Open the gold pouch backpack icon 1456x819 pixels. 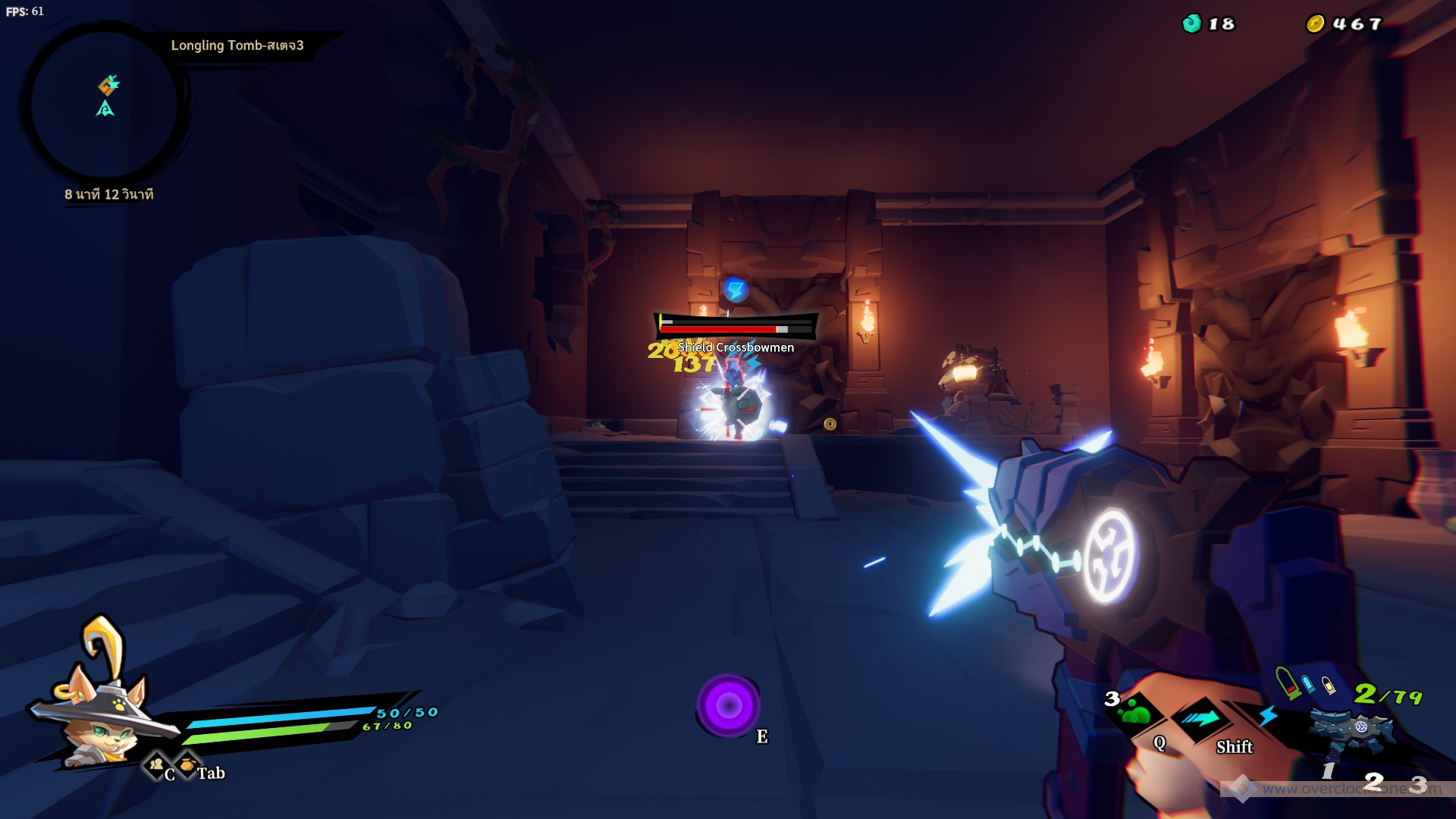point(187,764)
